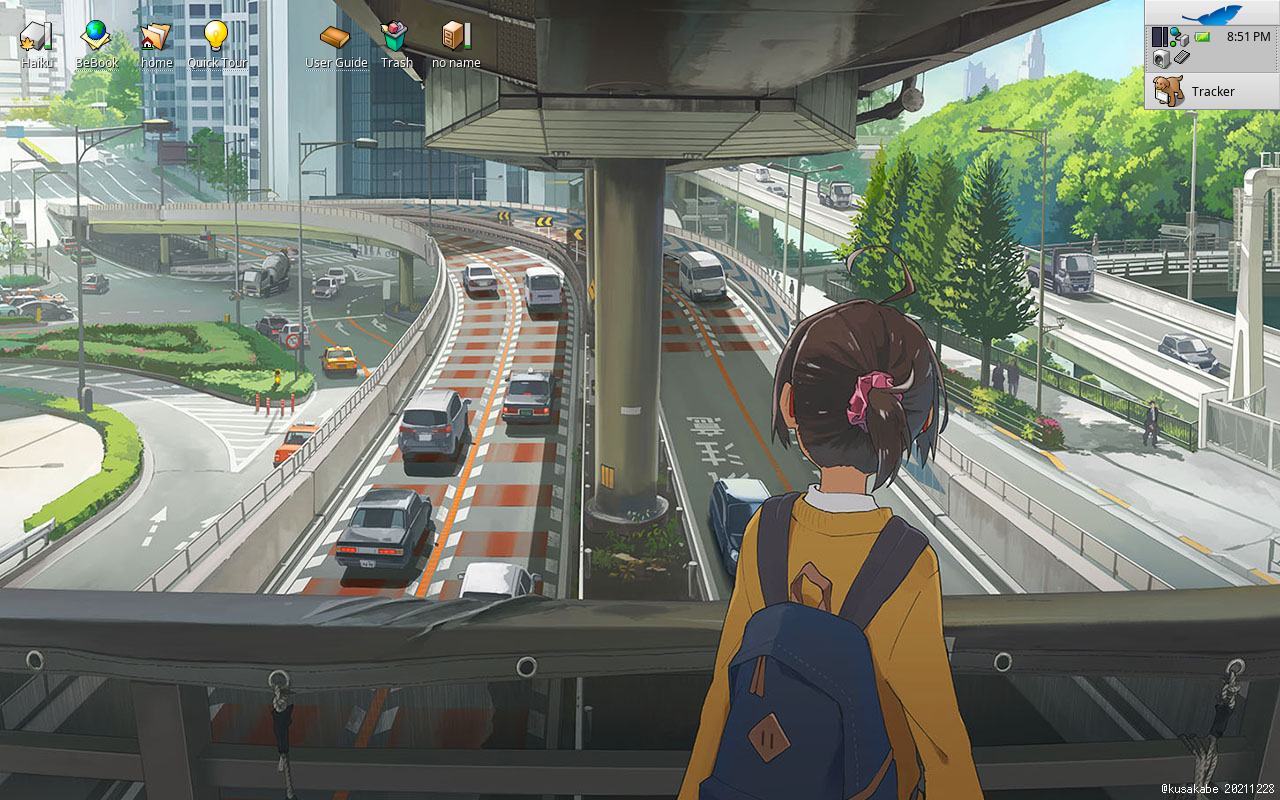Viewport: 1280px width, 800px height.
Task: Open the speaker volume tray icon
Action: coord(1162,58)
